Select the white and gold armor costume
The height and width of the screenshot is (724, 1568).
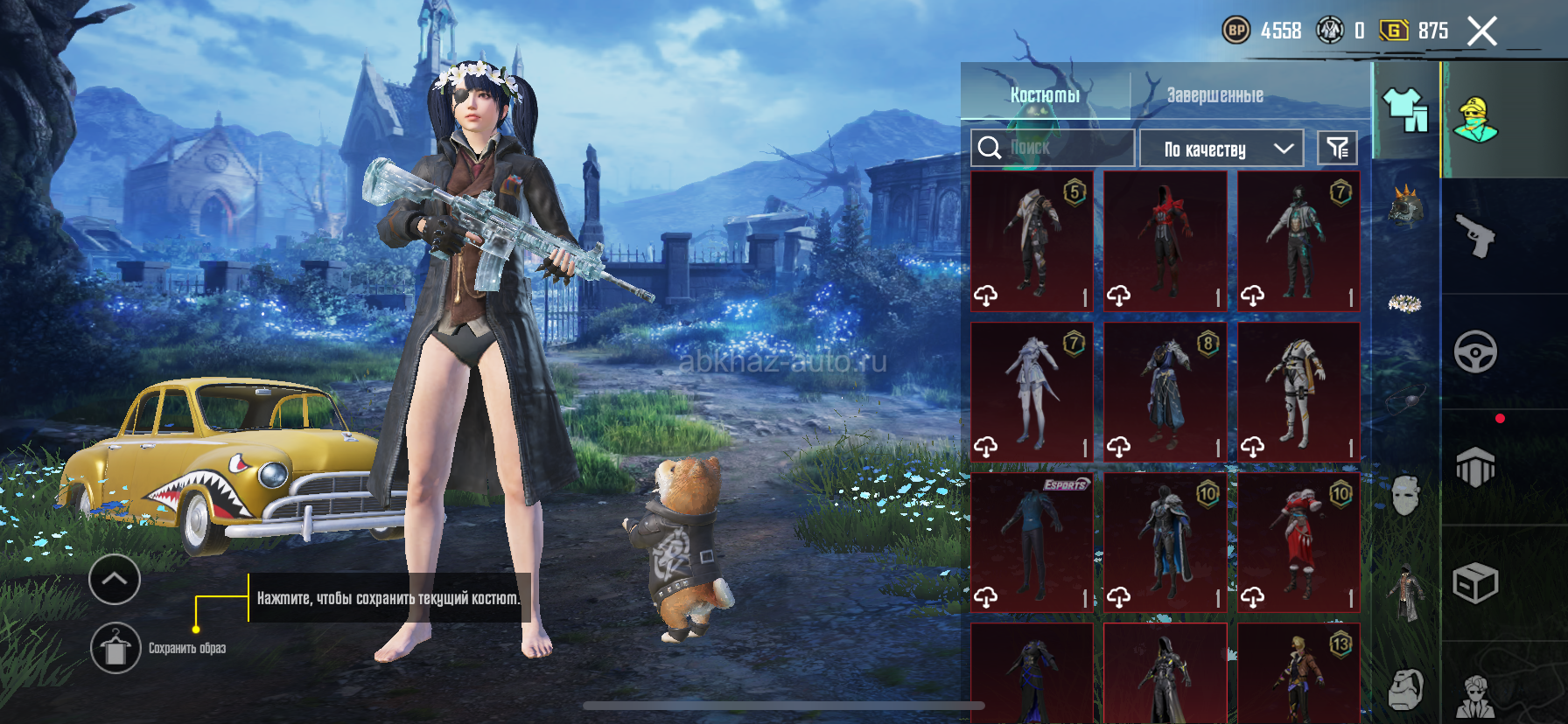pyautogui.click(x=1298, y=392)
